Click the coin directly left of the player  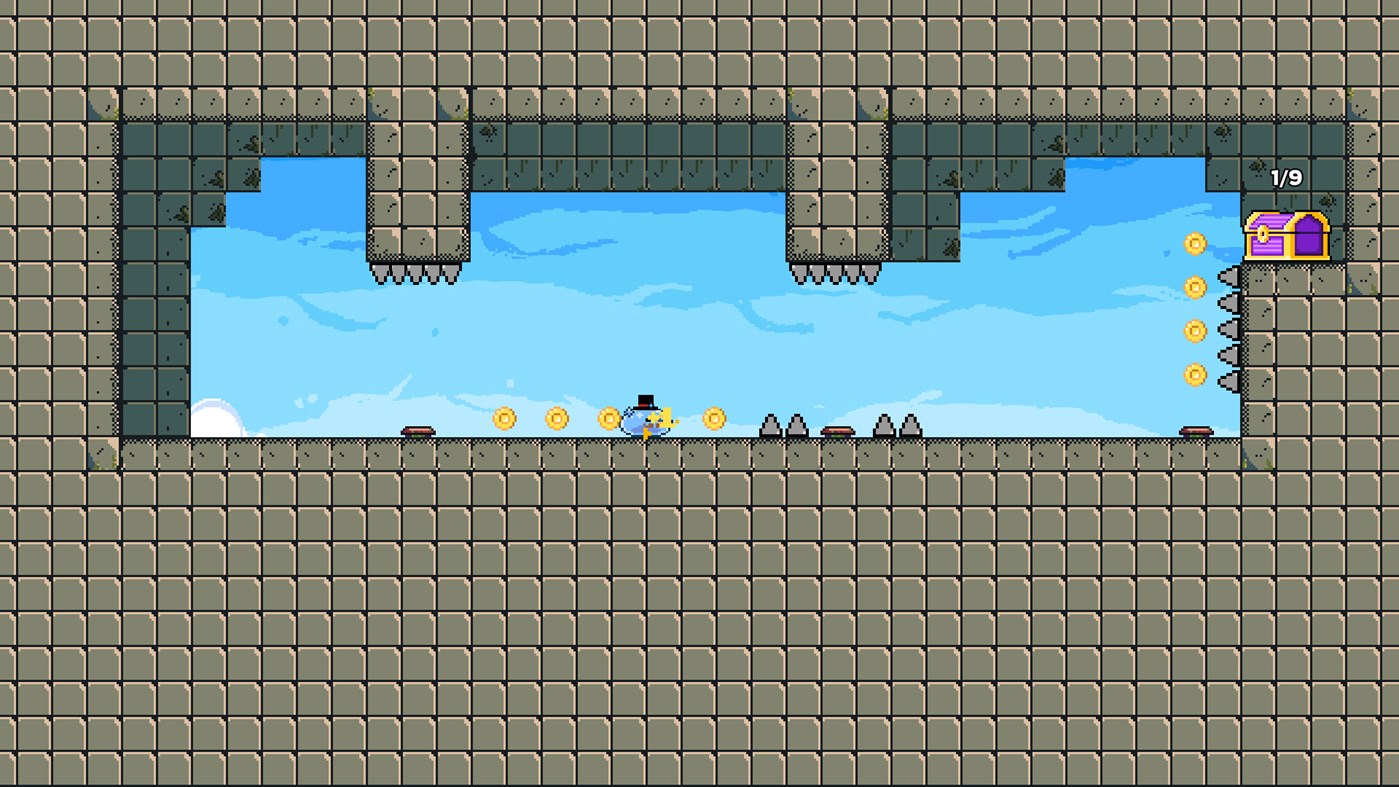[608, 418]
